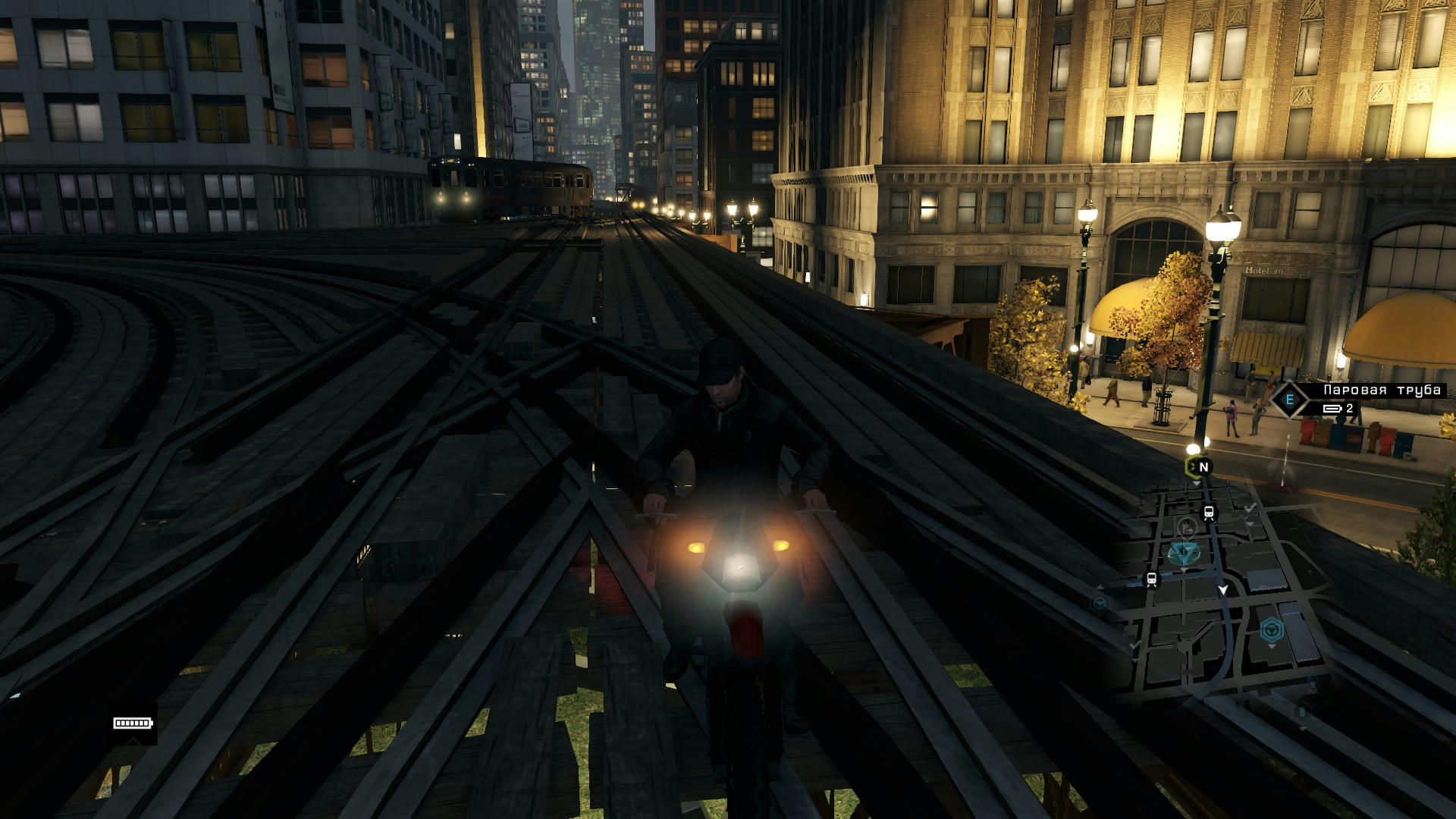Click the N north compass marker
1456x819 pixels.
(x=1203, y=467)
